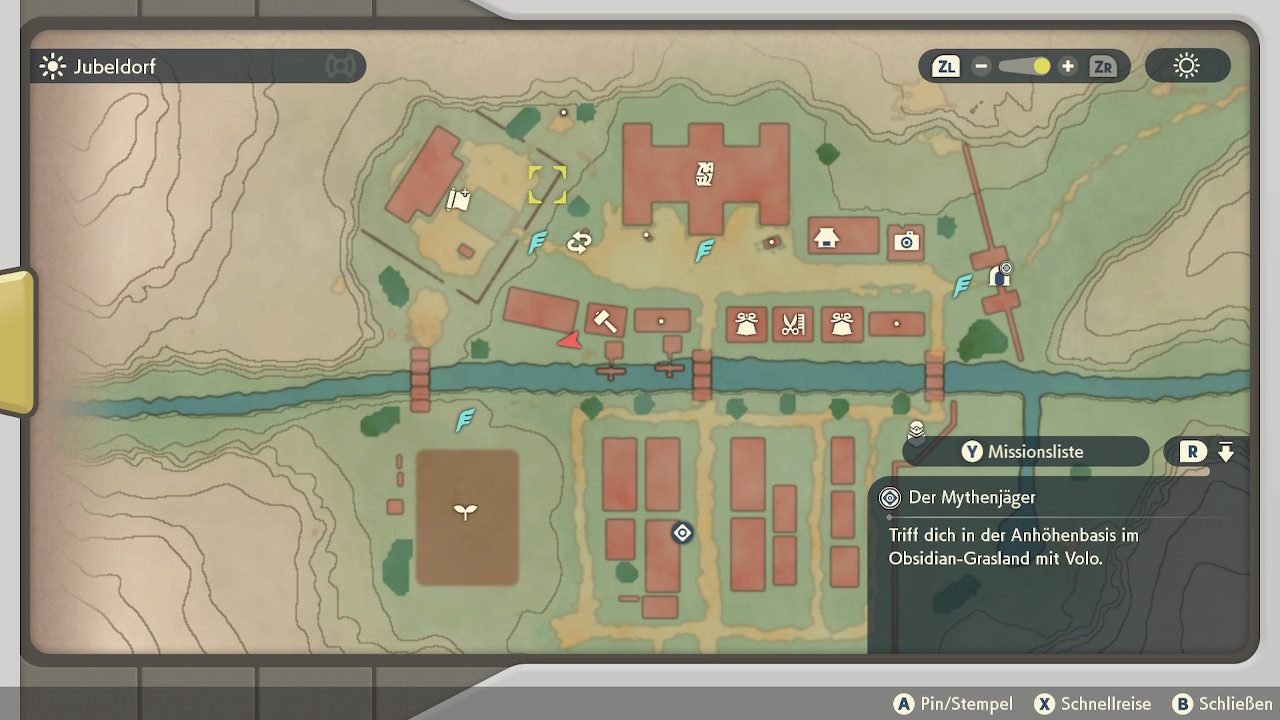Select the farm sprout marker
Viewport: 1280px width, 720px height.
coord(466,512)
